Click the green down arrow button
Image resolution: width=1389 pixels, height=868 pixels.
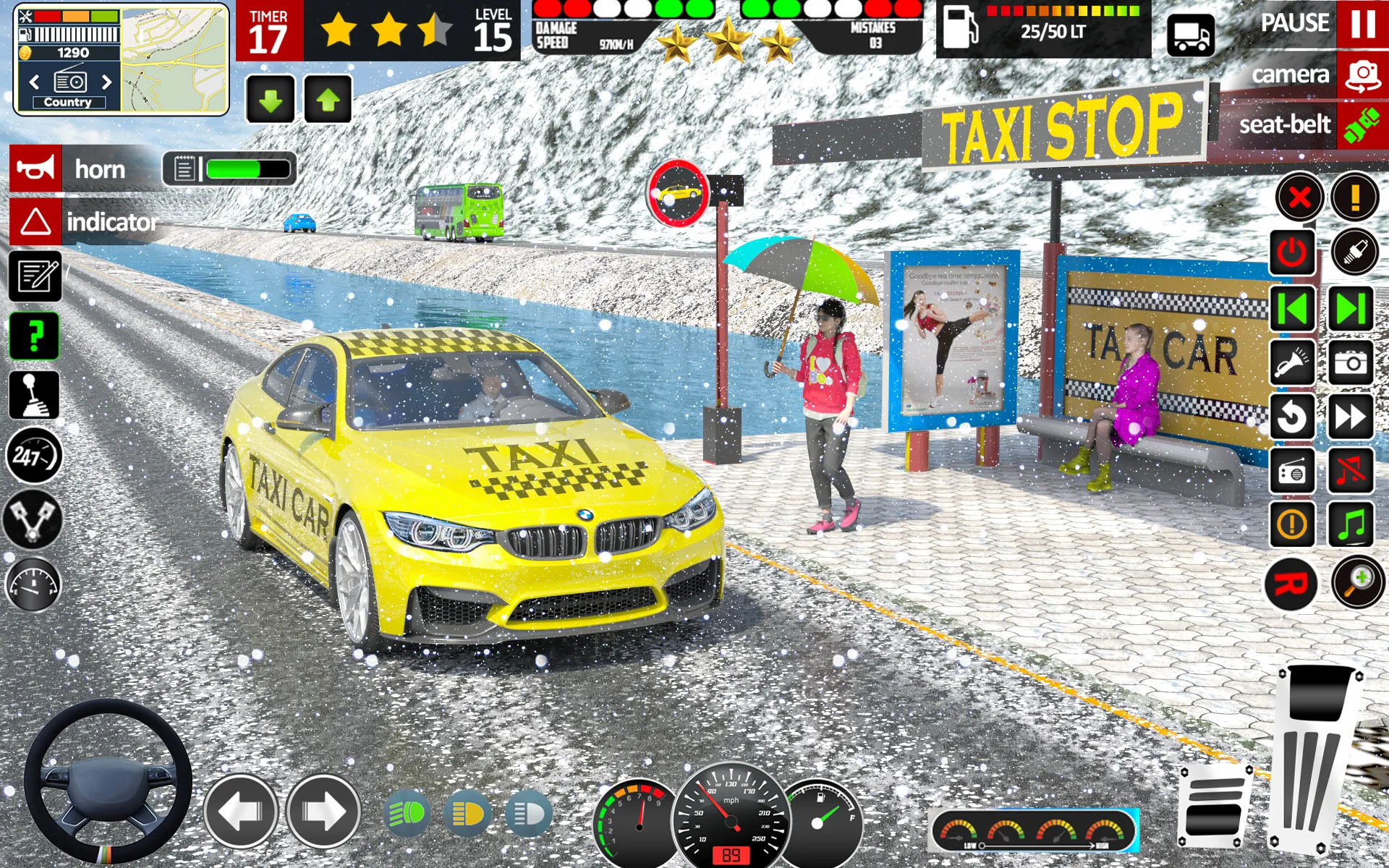pyautogui.click(x=271, y=100)
